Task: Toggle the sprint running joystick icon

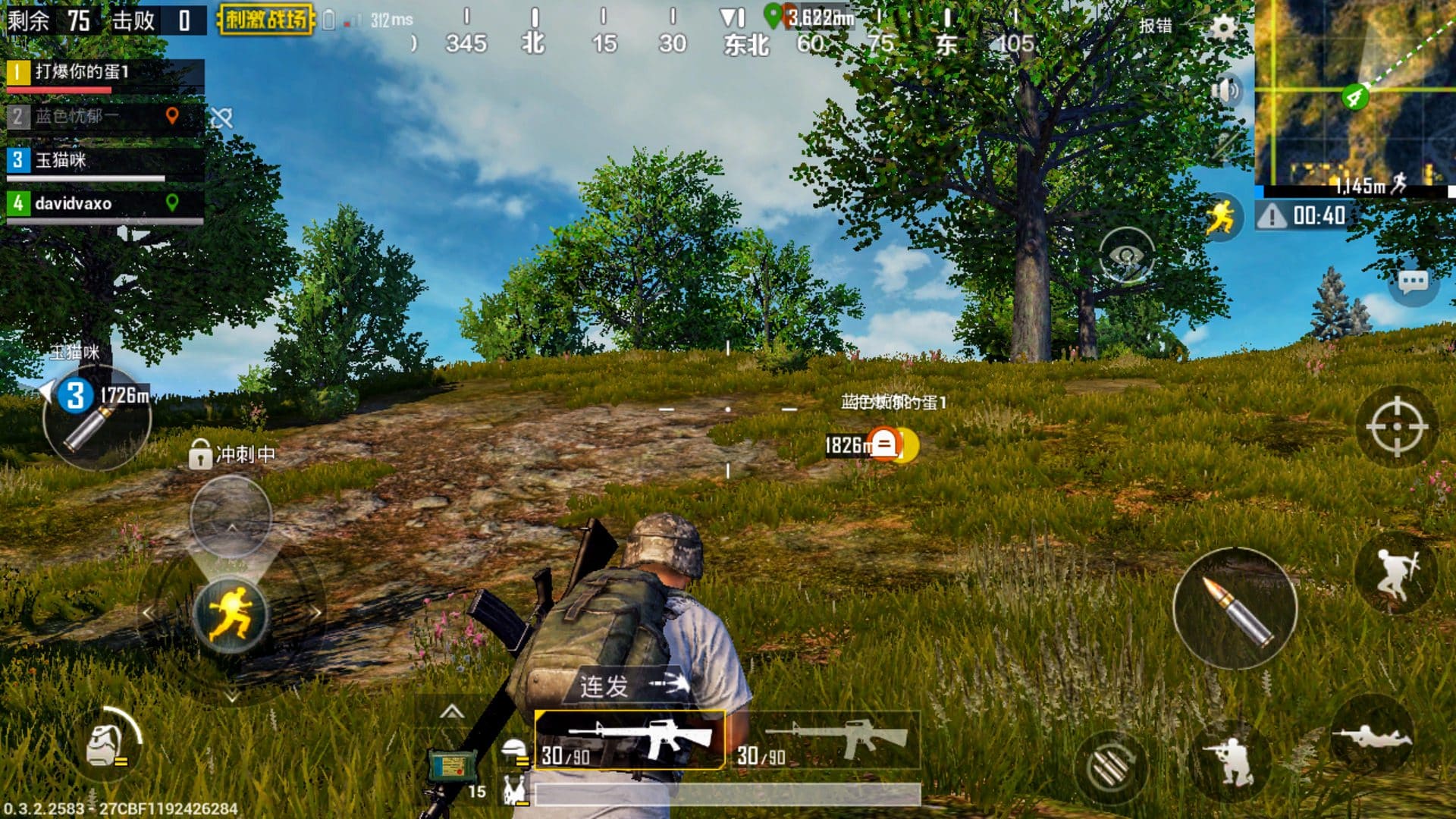Action: tap(231, 613)
